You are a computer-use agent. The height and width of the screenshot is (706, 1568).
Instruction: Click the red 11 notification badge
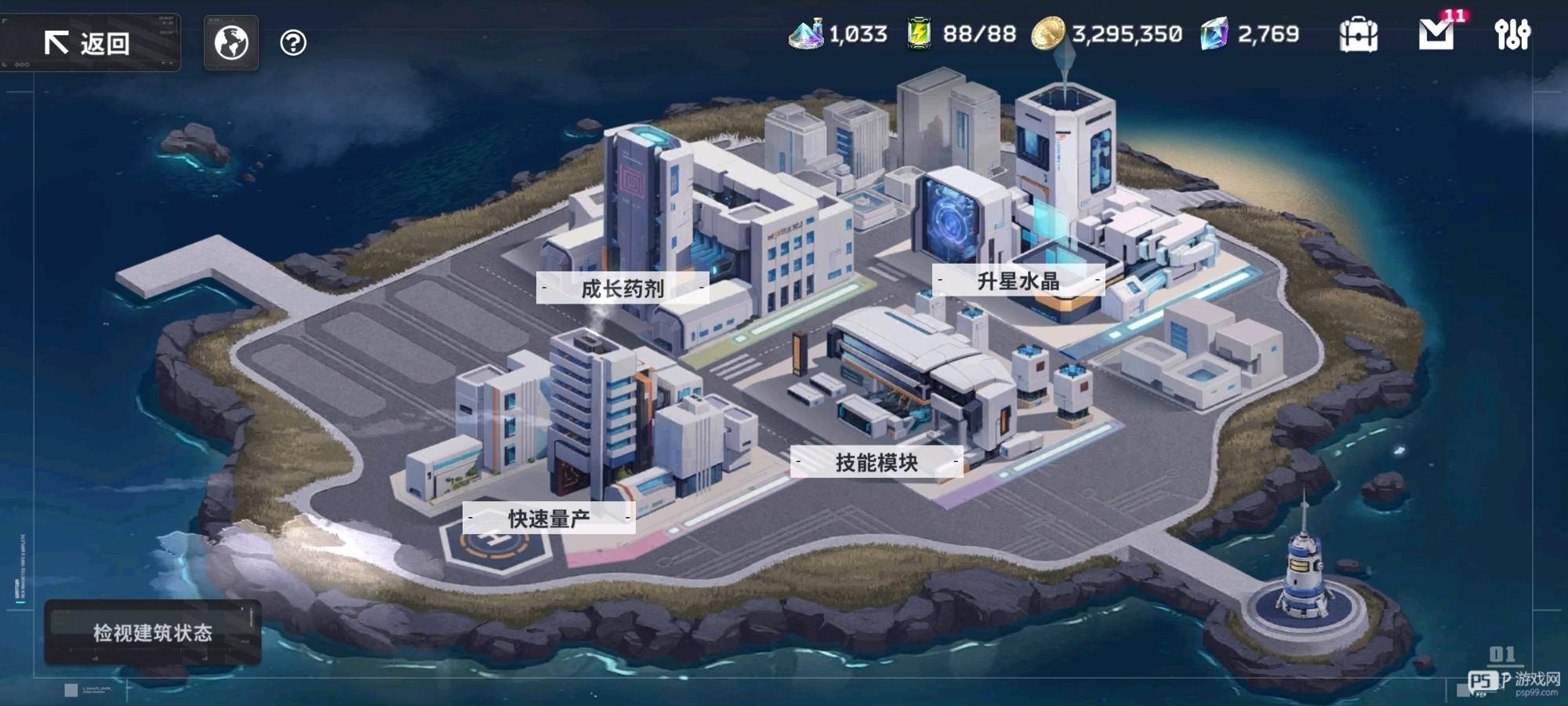[1454, 14]
